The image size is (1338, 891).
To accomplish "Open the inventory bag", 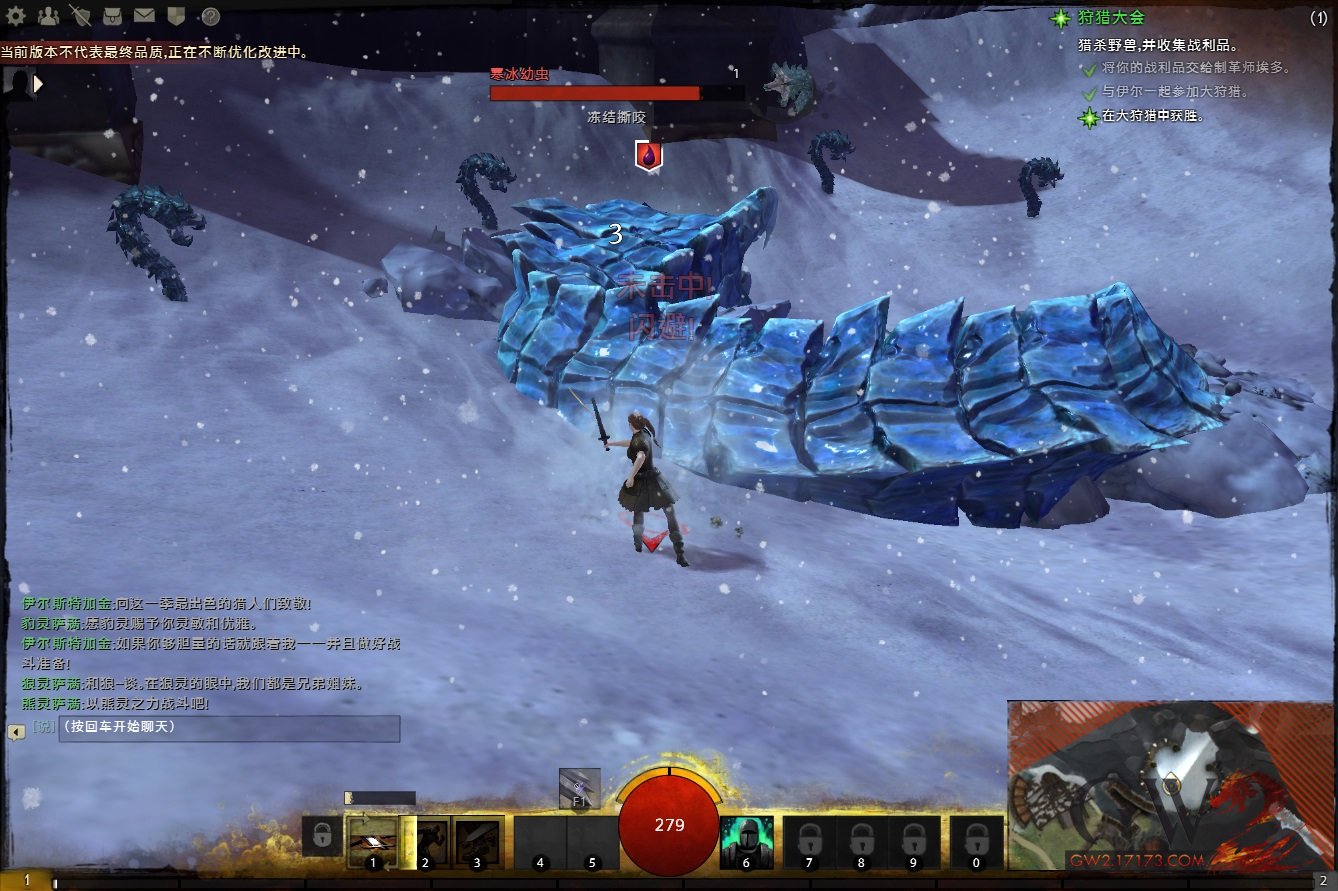I will pyautogui.click(x=112, y=15).
